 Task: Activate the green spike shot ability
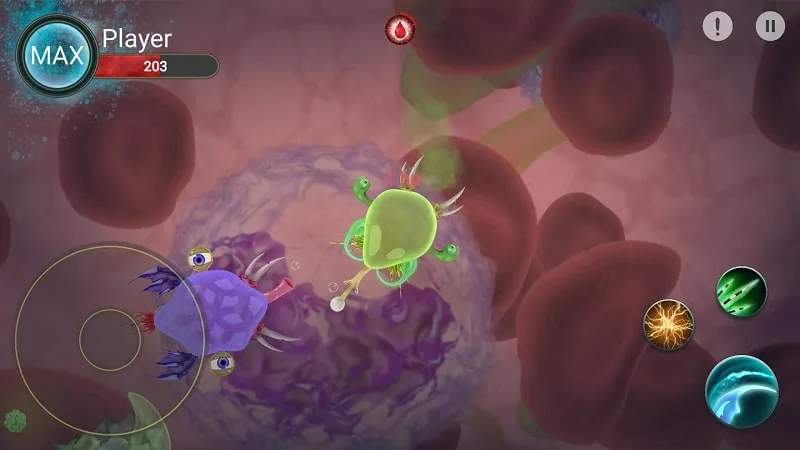point(740,291)
